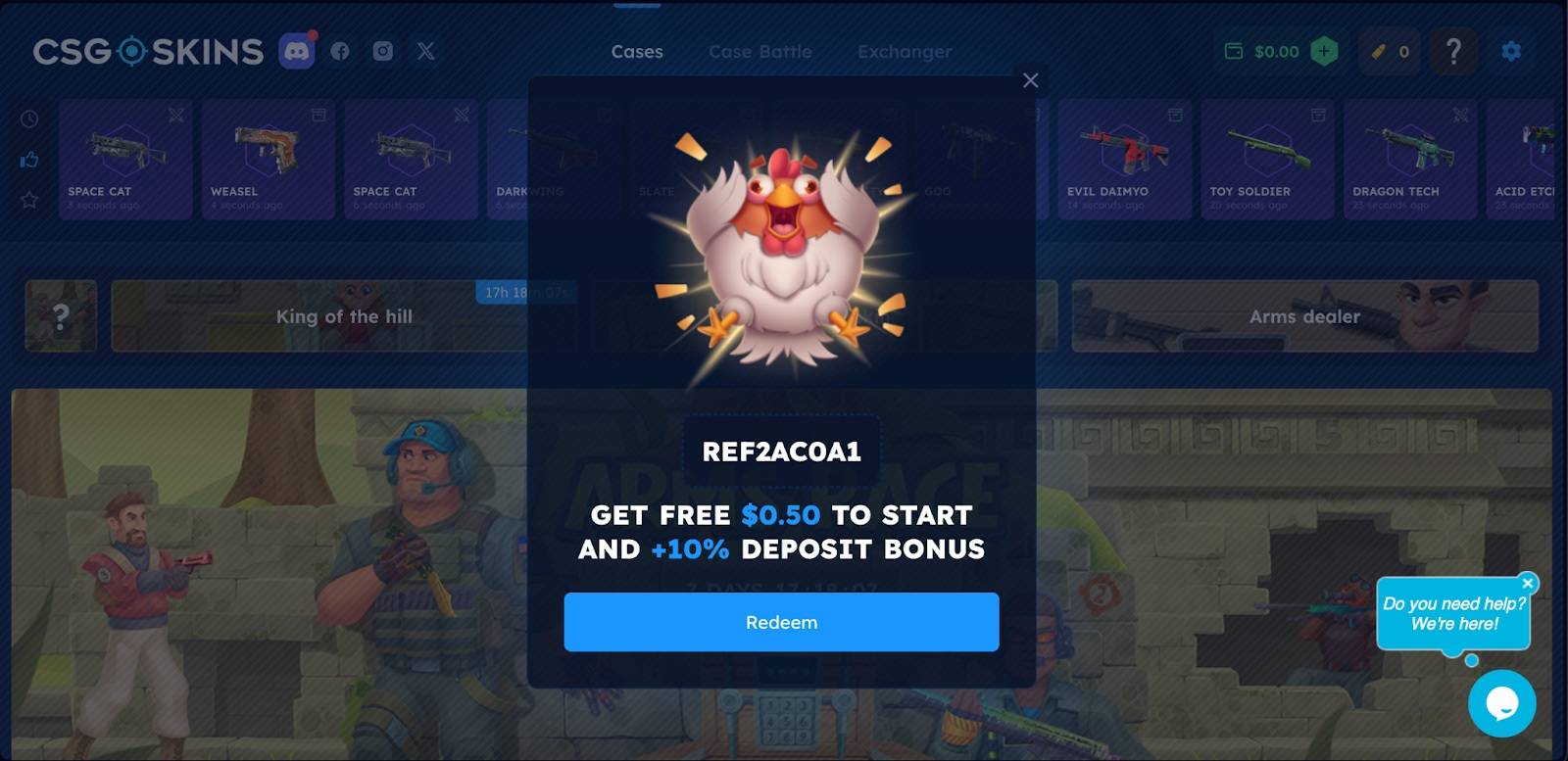Click the star favorites icon in the sidebar

pyautogui.click(x=28, y=200)
